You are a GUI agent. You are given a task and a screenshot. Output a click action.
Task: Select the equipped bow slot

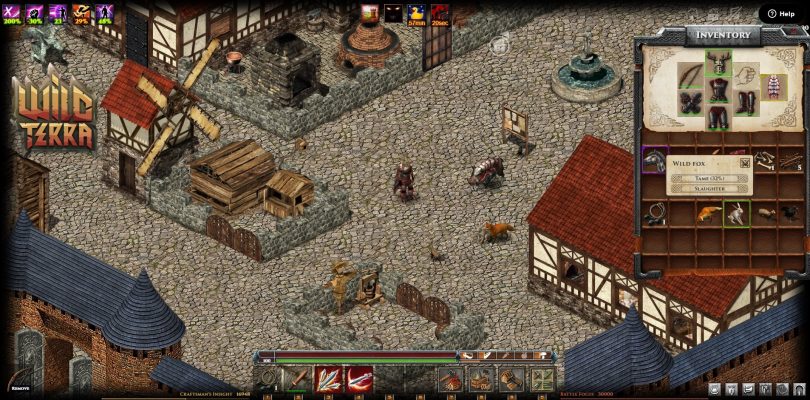point(689,77)
